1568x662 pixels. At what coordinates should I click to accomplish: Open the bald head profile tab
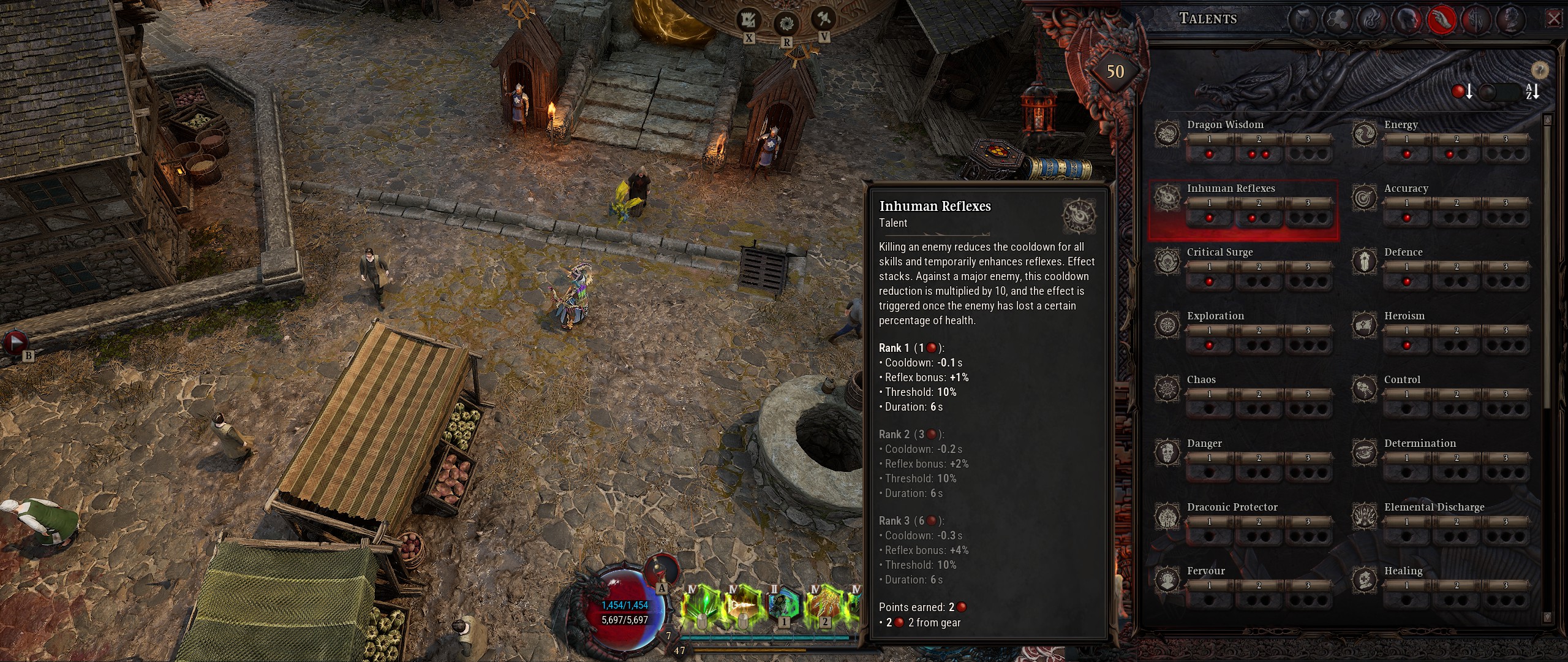coord(1406,20)
